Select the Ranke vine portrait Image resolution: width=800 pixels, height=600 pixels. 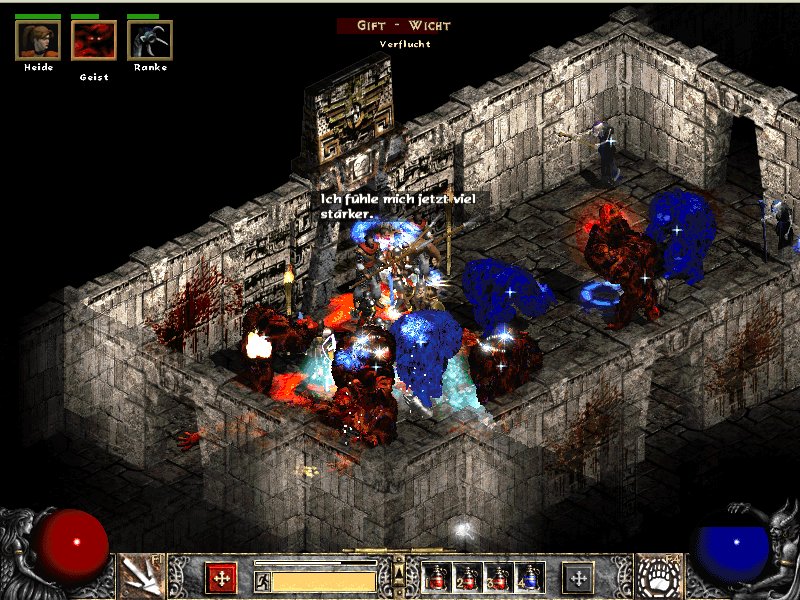click(x=150, y=40)
